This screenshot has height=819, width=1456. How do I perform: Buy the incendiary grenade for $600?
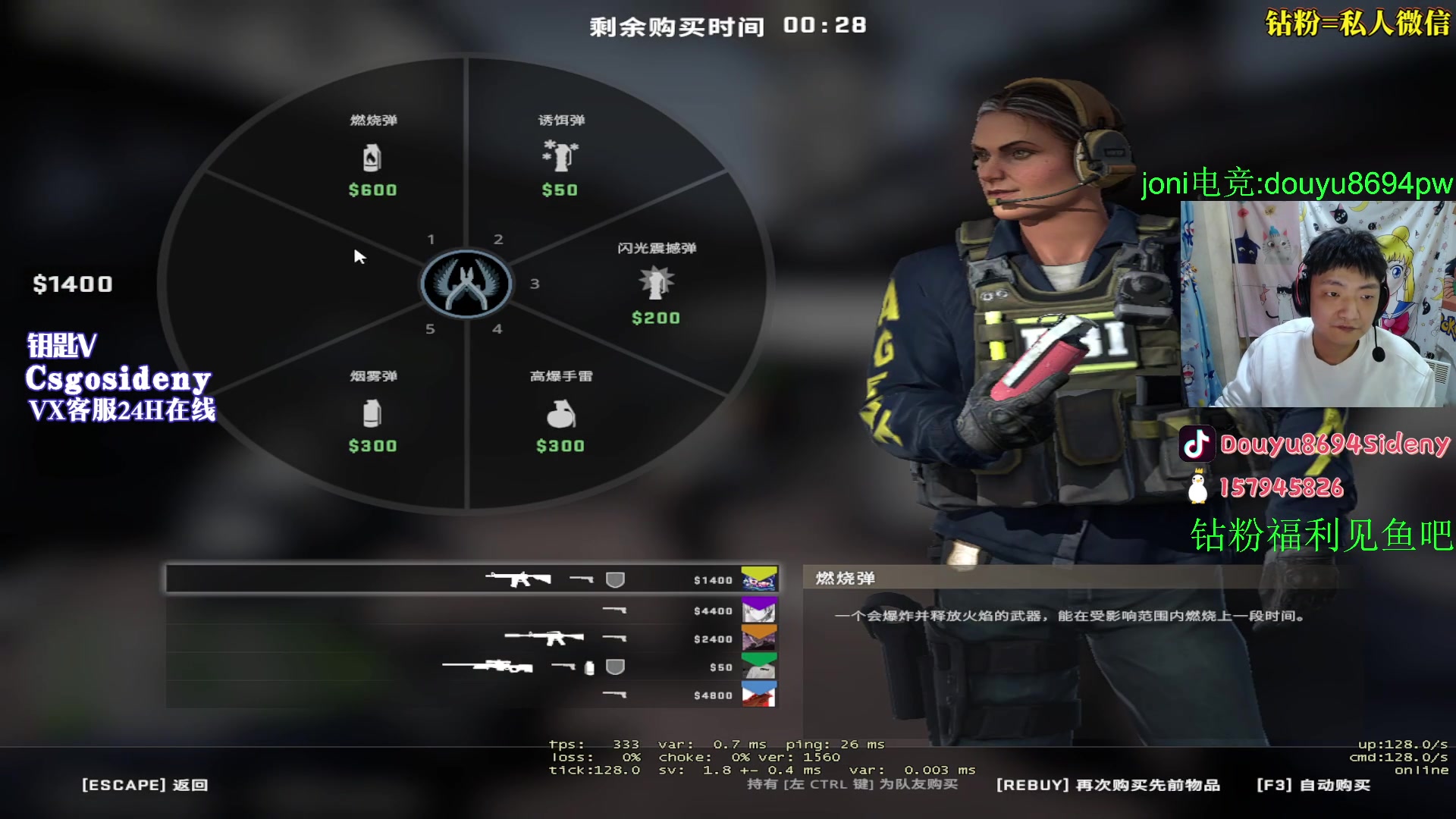pos(372,157)
